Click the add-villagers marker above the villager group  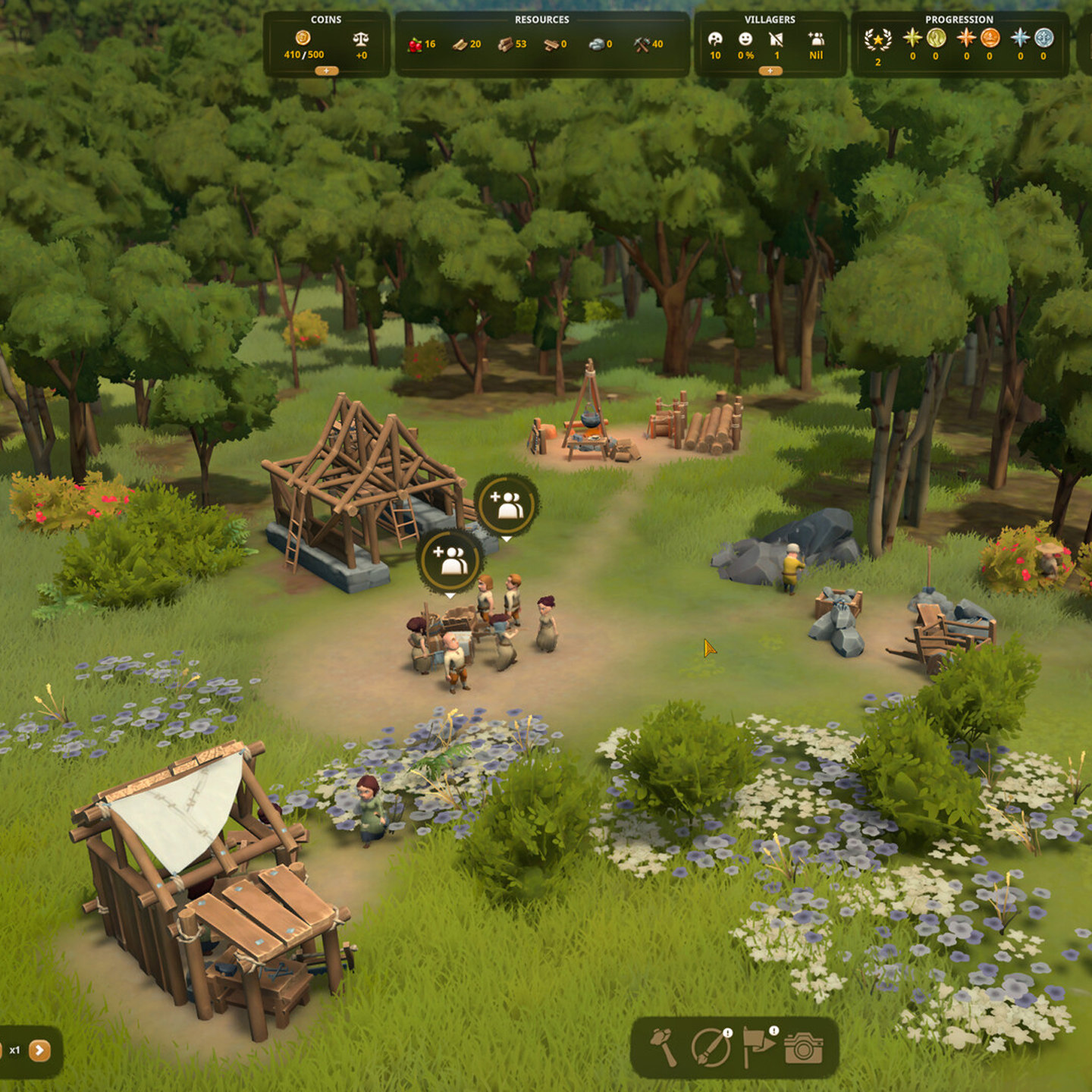(x=451, y=560)
